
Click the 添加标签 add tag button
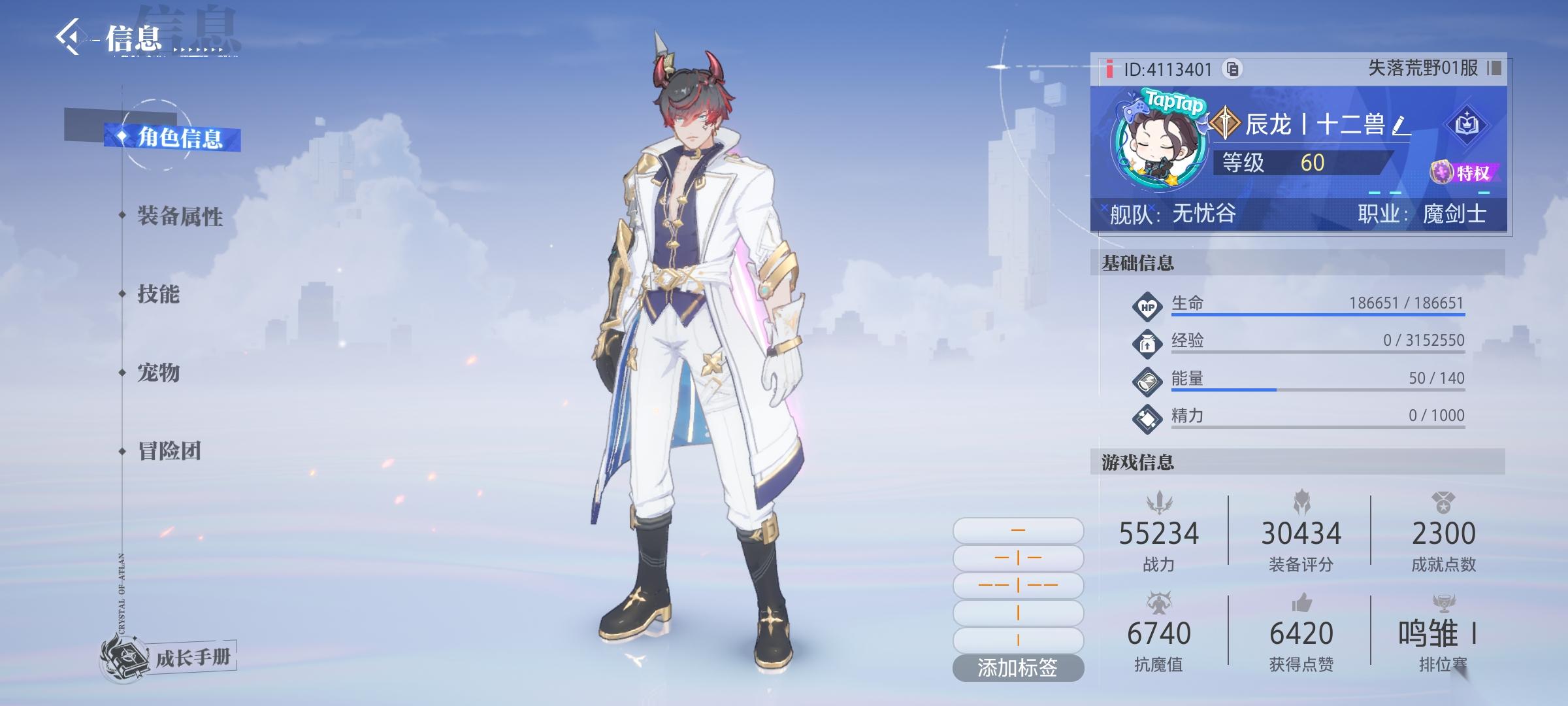[1018, 667]
